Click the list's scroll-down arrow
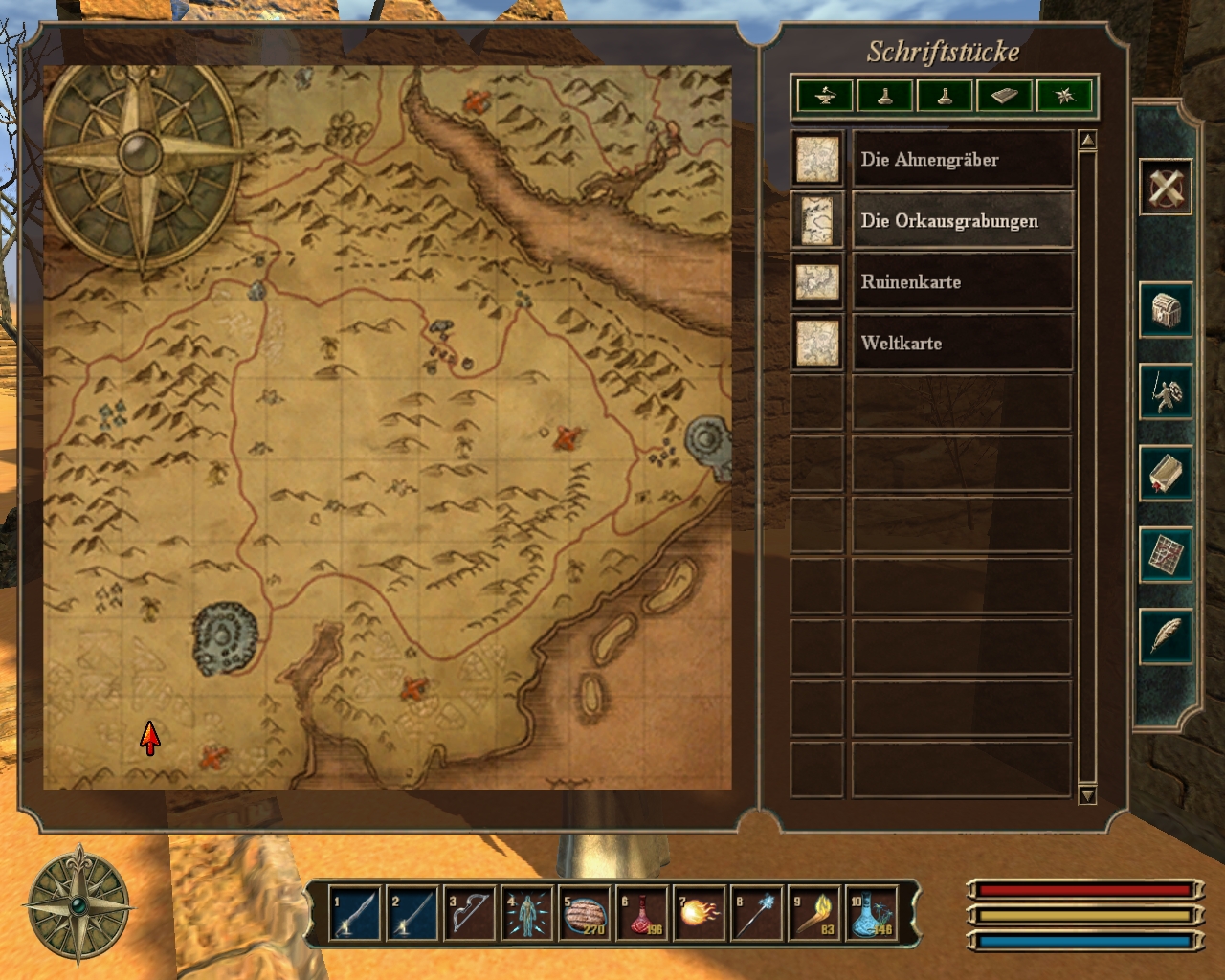The height and width of the screenshot is (980, 1225). point(1087,795)
